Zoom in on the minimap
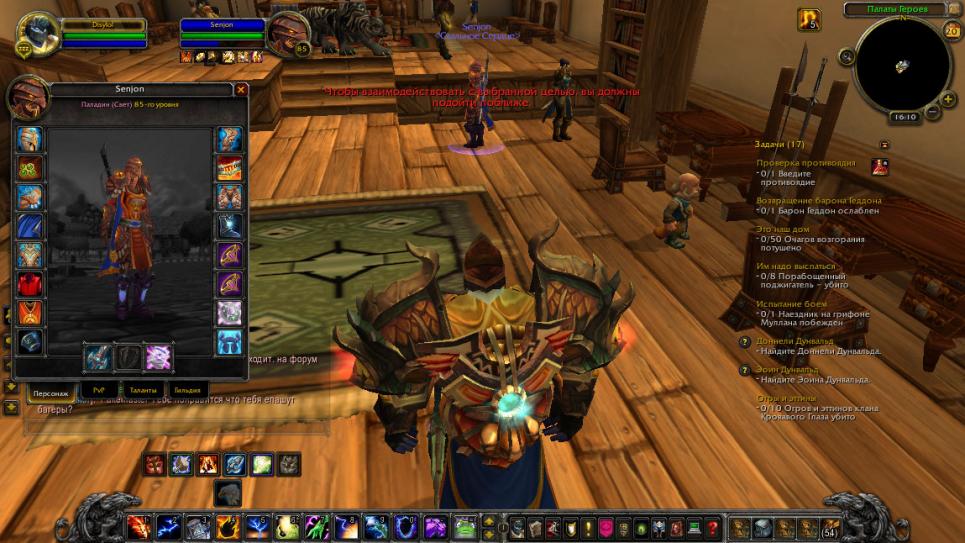This screenshot has width=965, height=543. [x=946, y=98]
